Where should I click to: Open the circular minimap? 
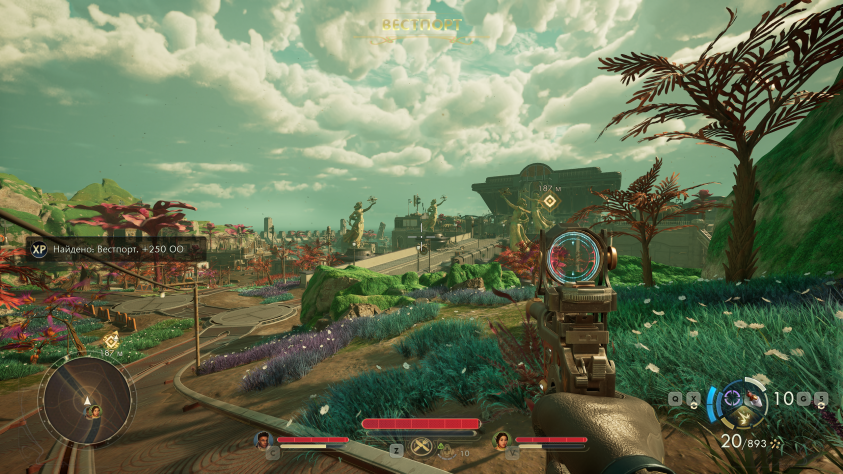coord(86,401)
